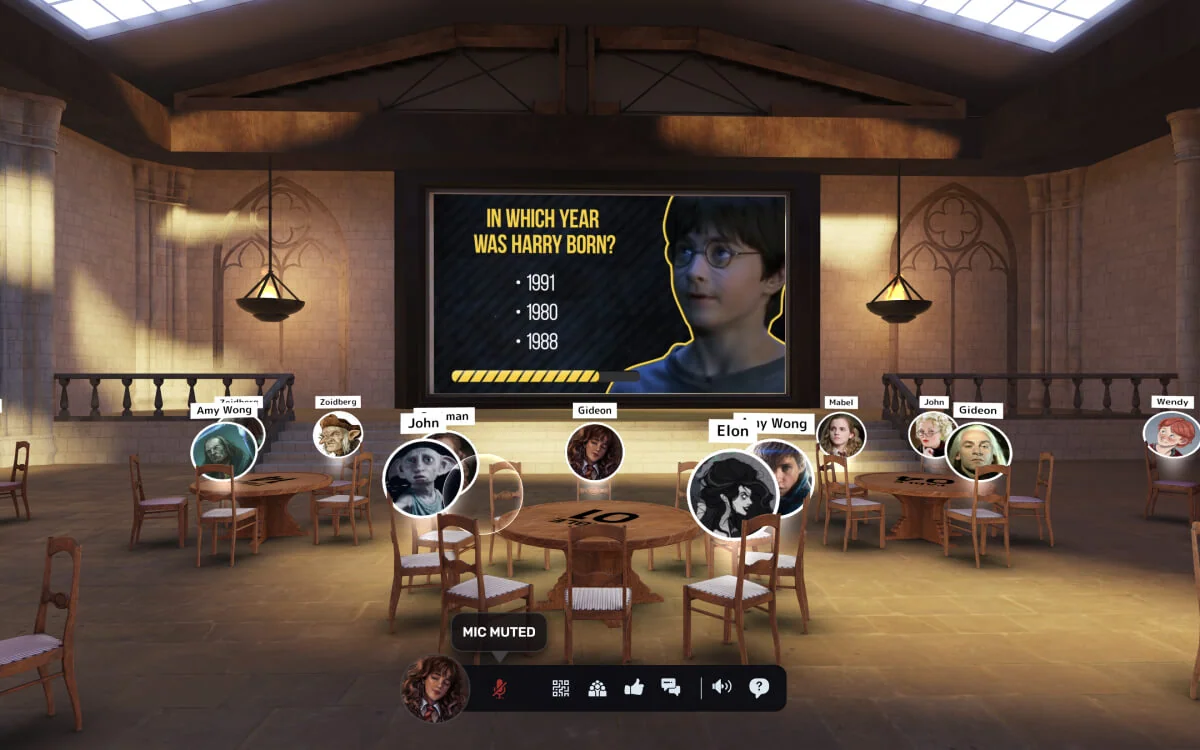The height and width of the screenshot is (750, 1200).
Task: Unmute the red microphone icon
Action: tap(498, 689)
